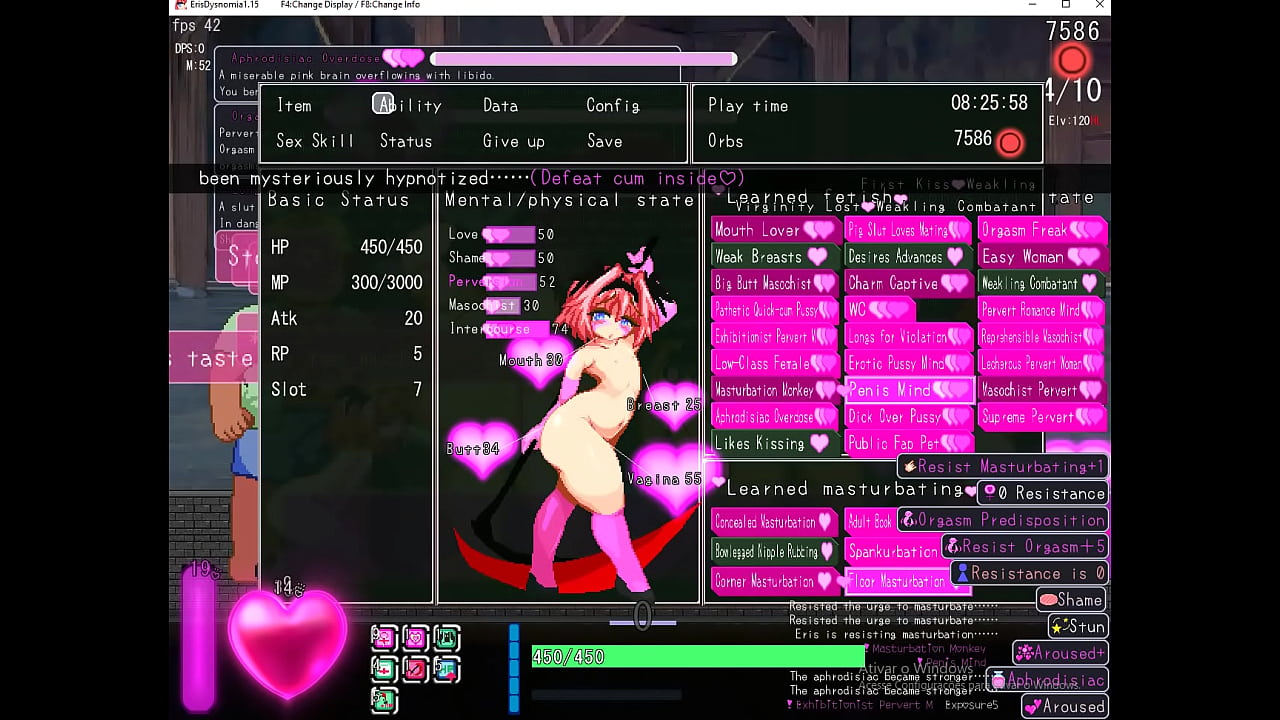1280x720 pixels.
Task: Select hotbar item 5 with the red arrow
Action: click(446, 670)
